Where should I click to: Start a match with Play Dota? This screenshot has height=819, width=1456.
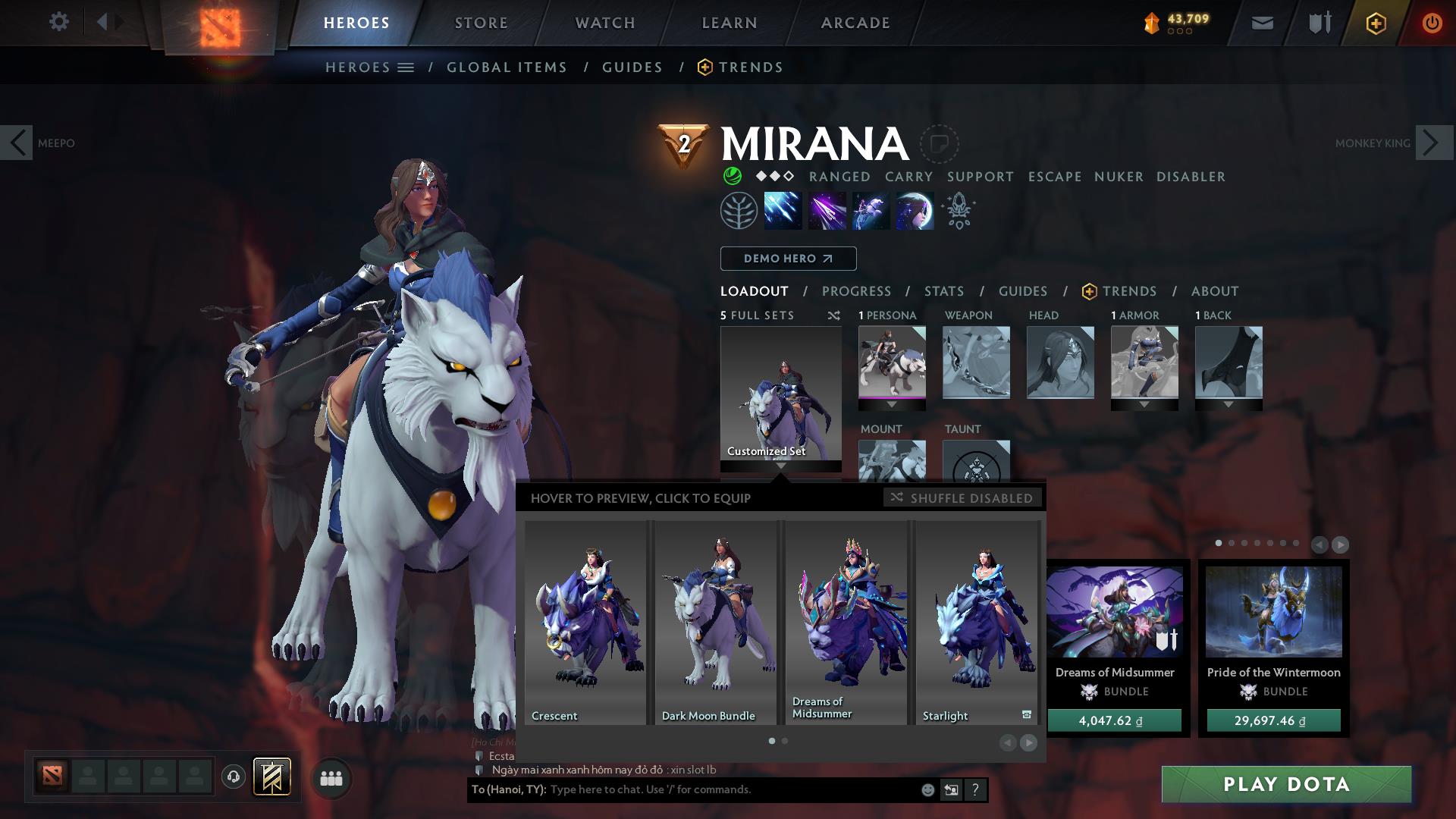click(1286, 784)
